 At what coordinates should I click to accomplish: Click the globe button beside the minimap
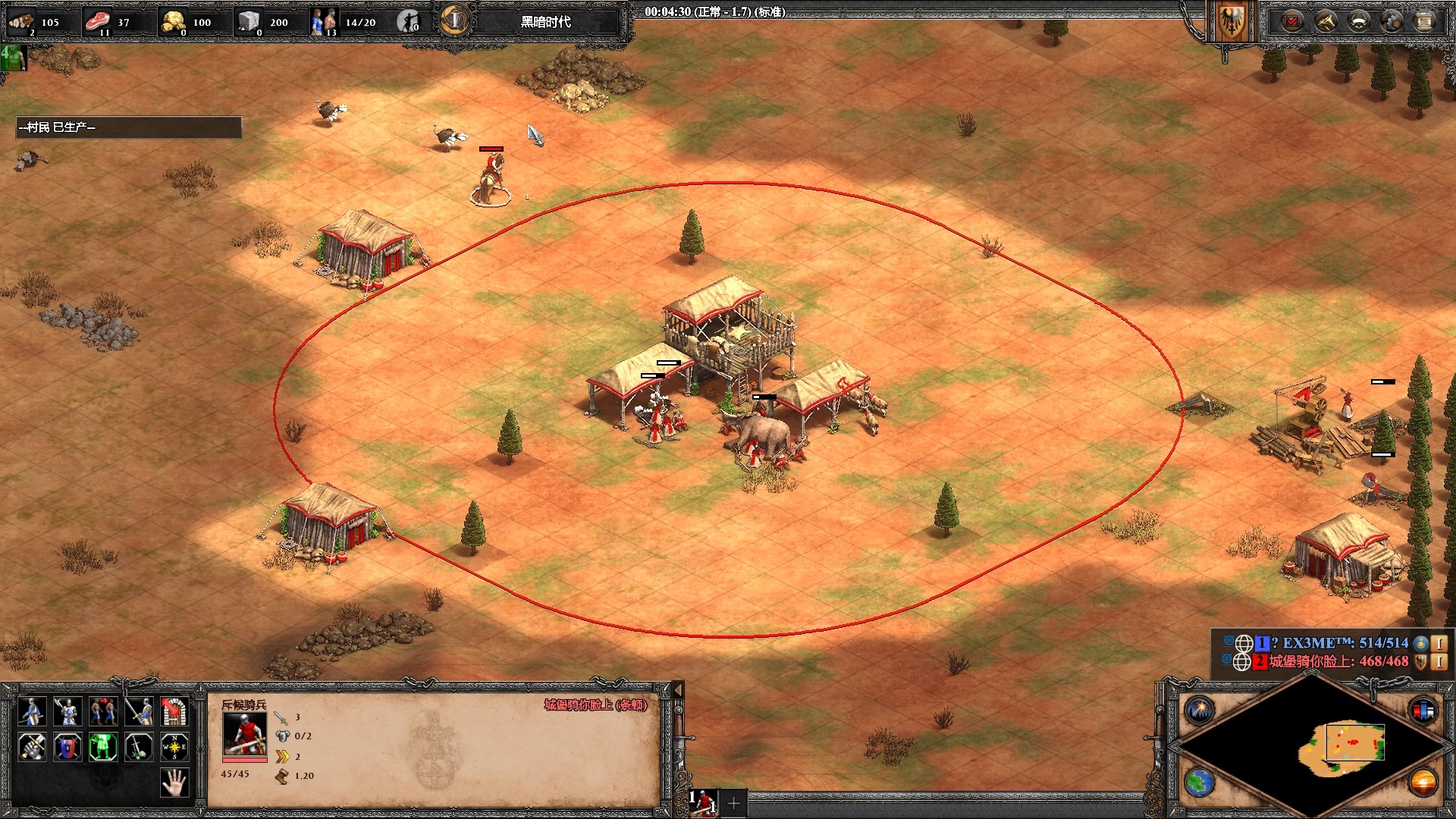tap(1200, 783)
